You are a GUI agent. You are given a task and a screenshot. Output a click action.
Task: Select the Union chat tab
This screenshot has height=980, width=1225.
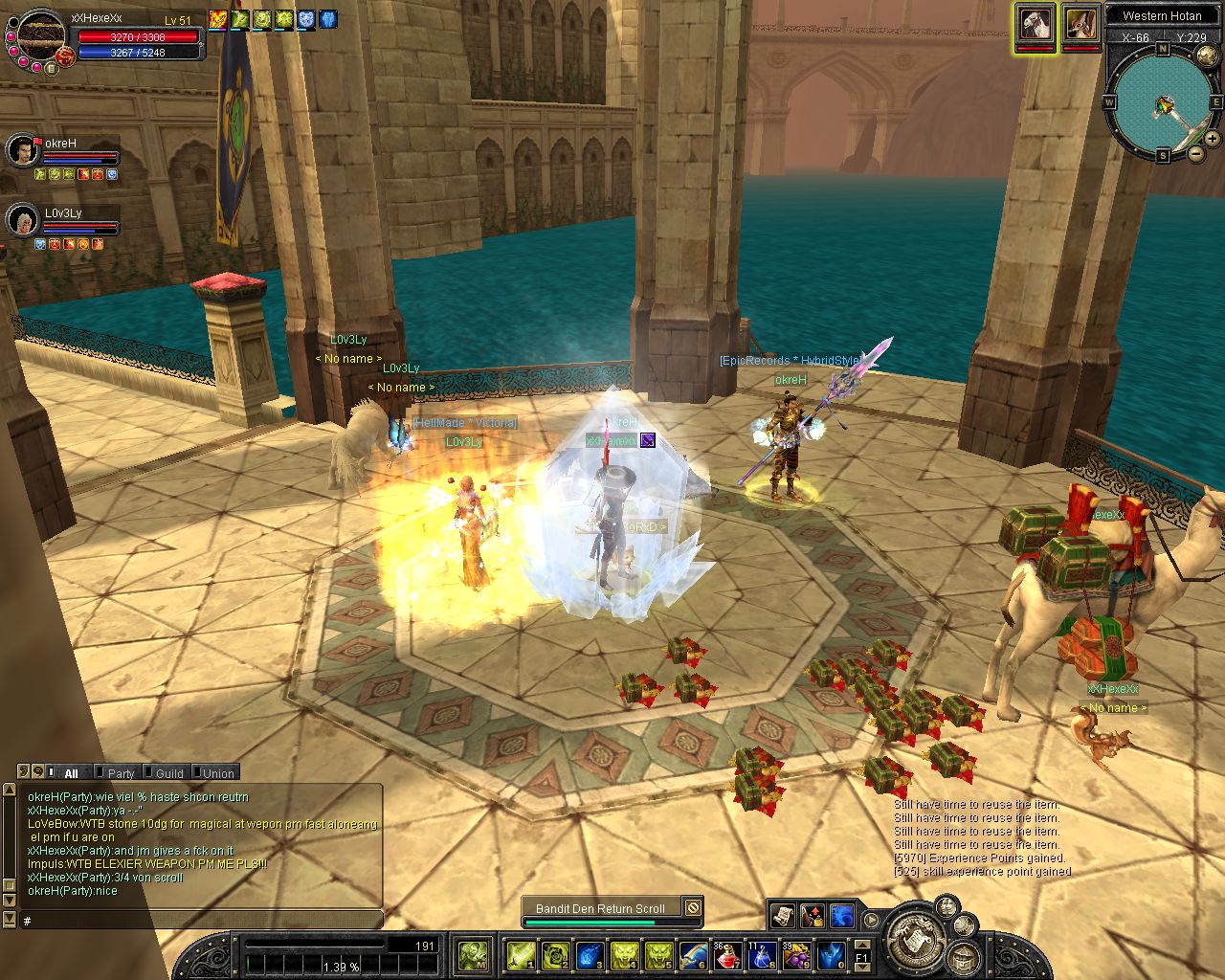tap(217, 773)
